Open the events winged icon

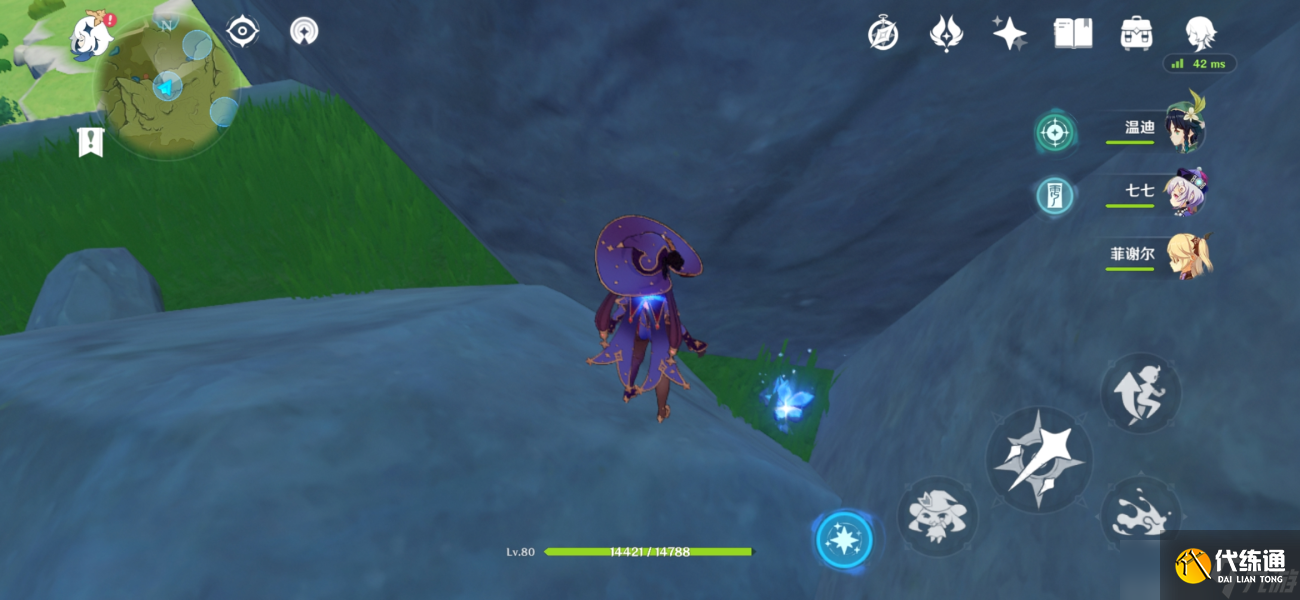coord(945,34)
